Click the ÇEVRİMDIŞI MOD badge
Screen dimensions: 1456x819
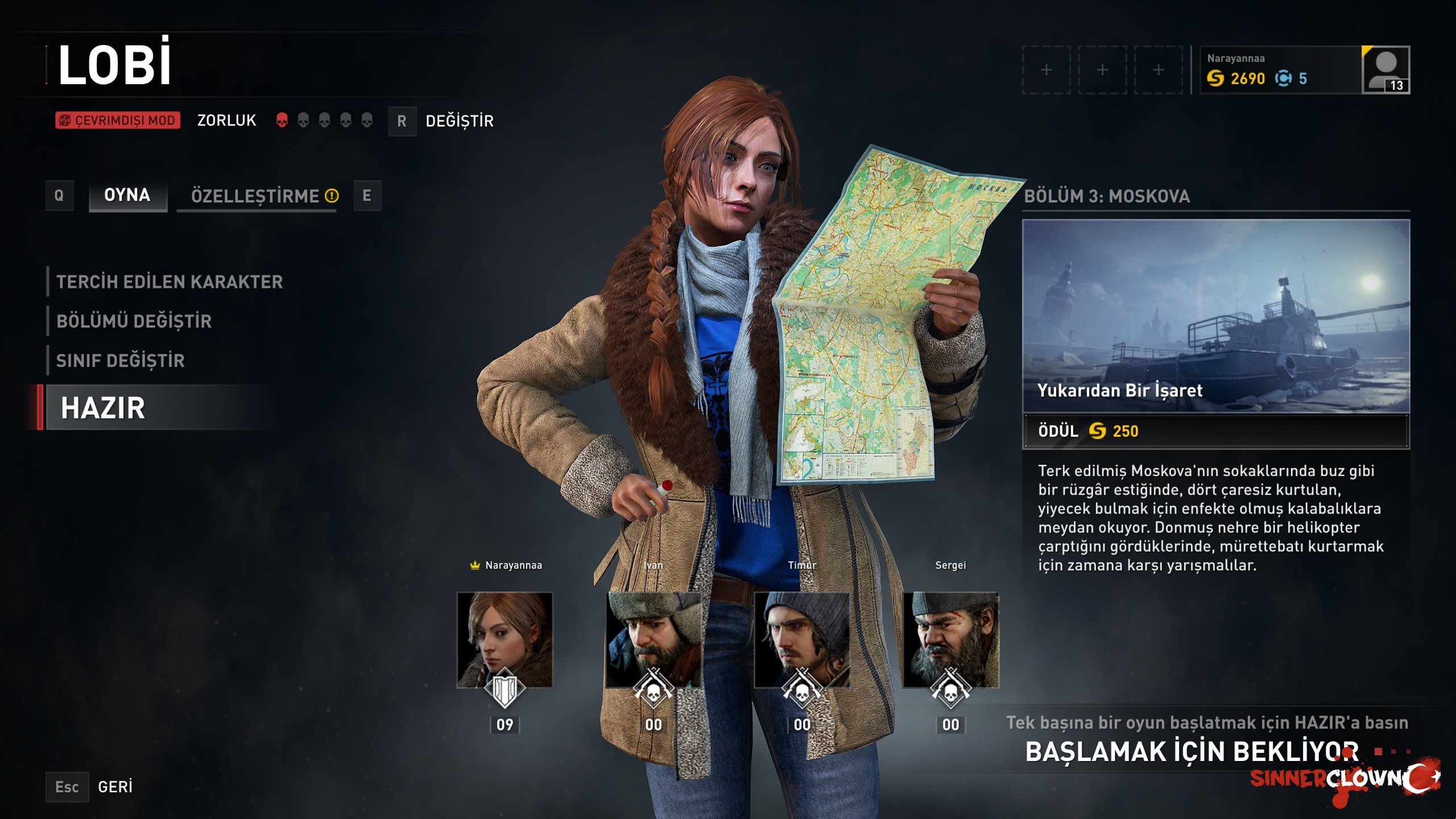pyautogui.click(x=118, y=121)
